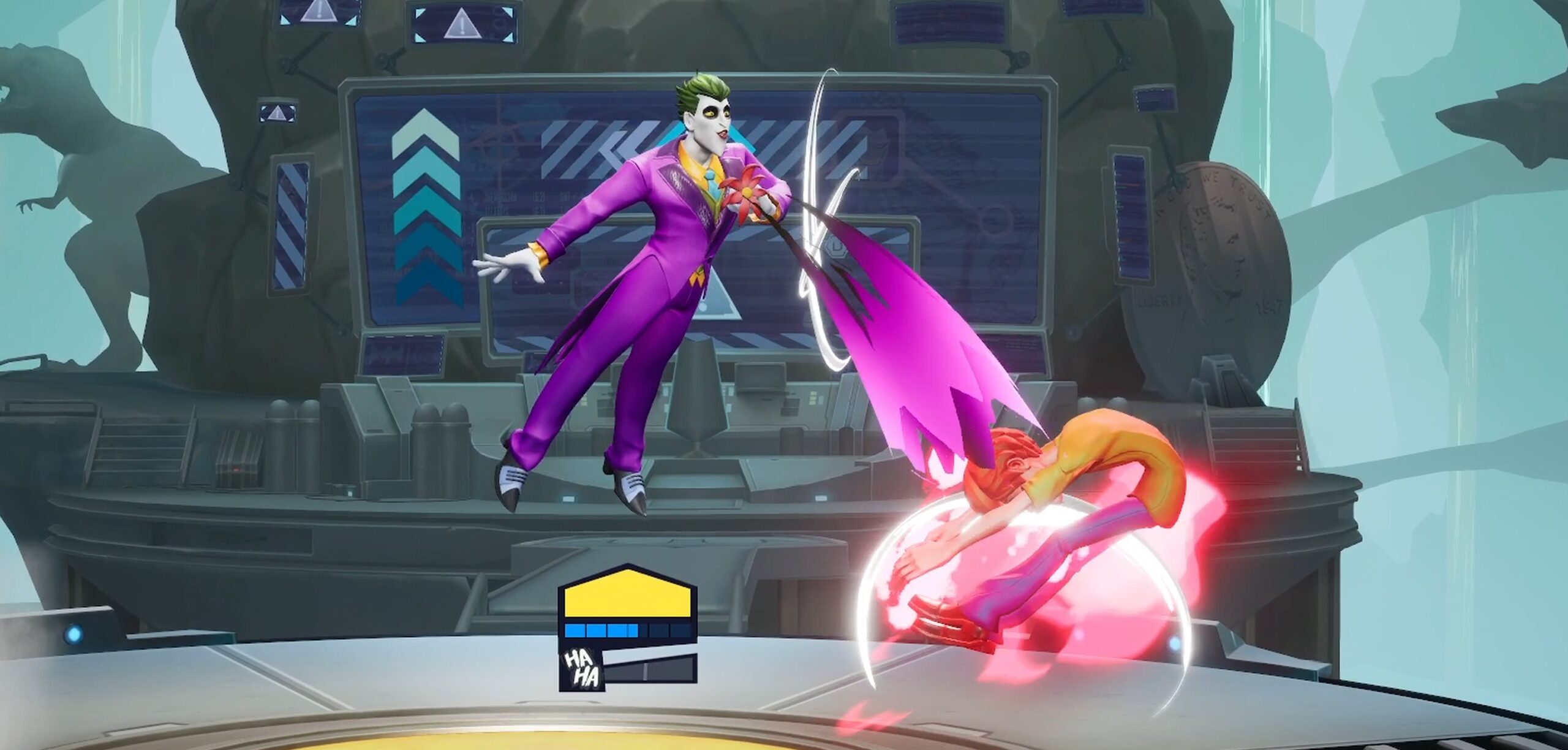This screenshot has height=750, width=1568.
Task: Click the hexagon bolt emblem on the display
Action: point(834,248)
